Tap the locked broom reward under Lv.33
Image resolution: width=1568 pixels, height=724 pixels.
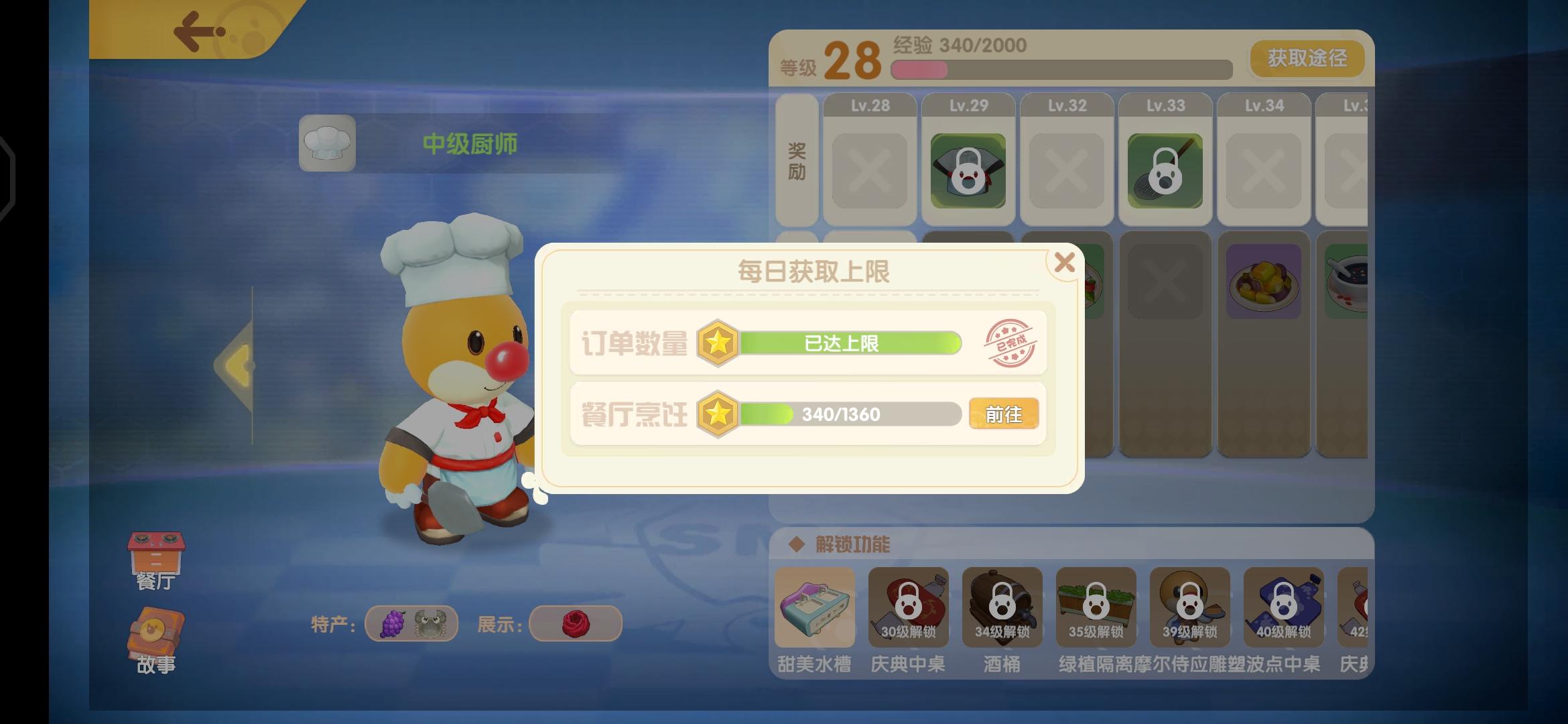coord(1165,169)
